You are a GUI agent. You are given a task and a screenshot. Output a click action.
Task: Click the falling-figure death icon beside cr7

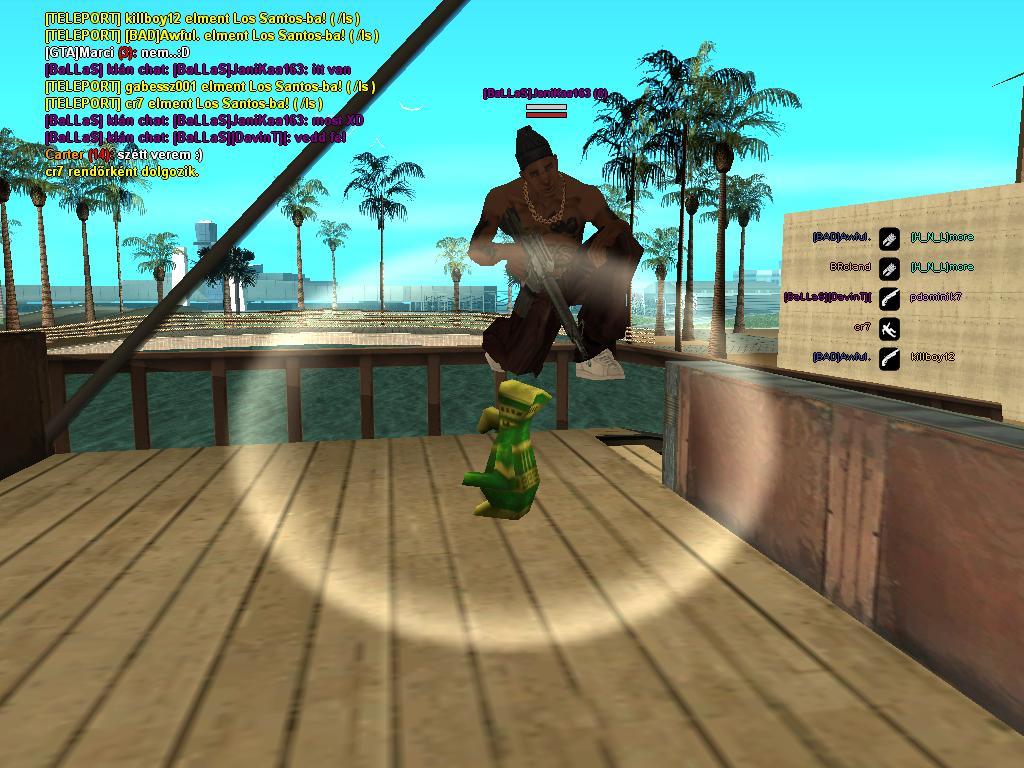click(889, 328)
